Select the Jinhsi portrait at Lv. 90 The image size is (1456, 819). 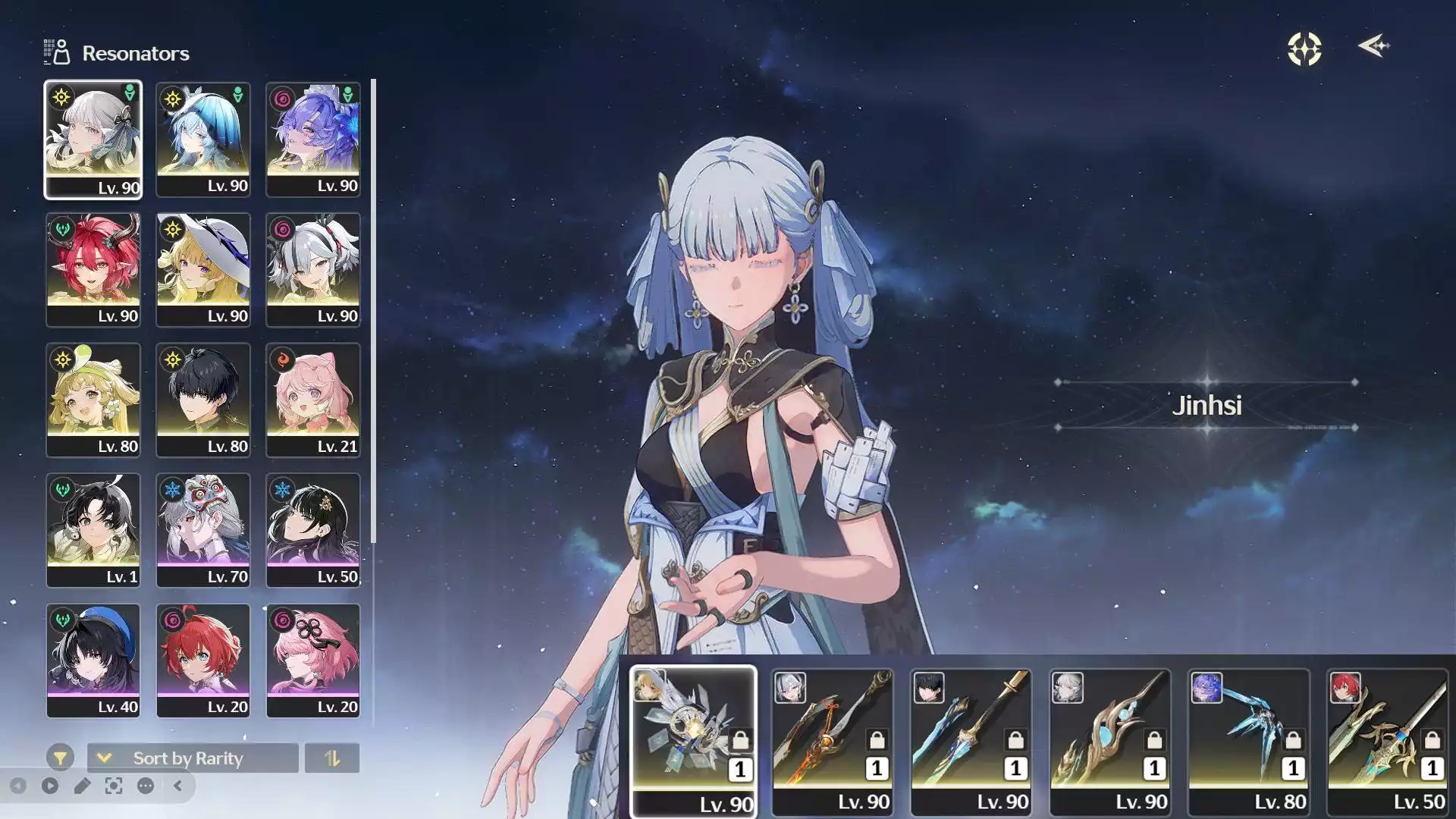pyautogui.click(x=93, y=140)
